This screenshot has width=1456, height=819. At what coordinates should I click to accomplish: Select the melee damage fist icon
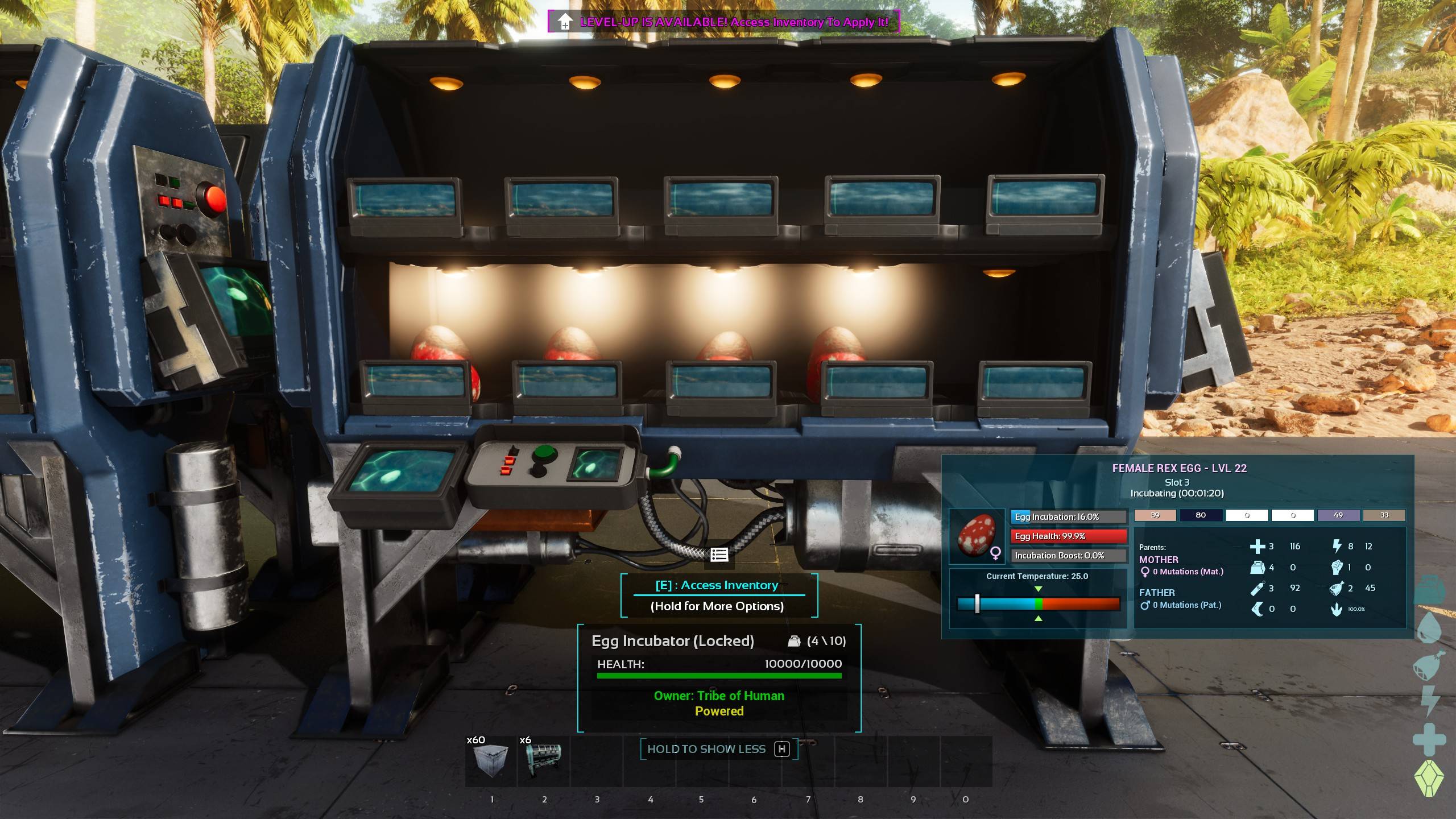(1337, 568)
